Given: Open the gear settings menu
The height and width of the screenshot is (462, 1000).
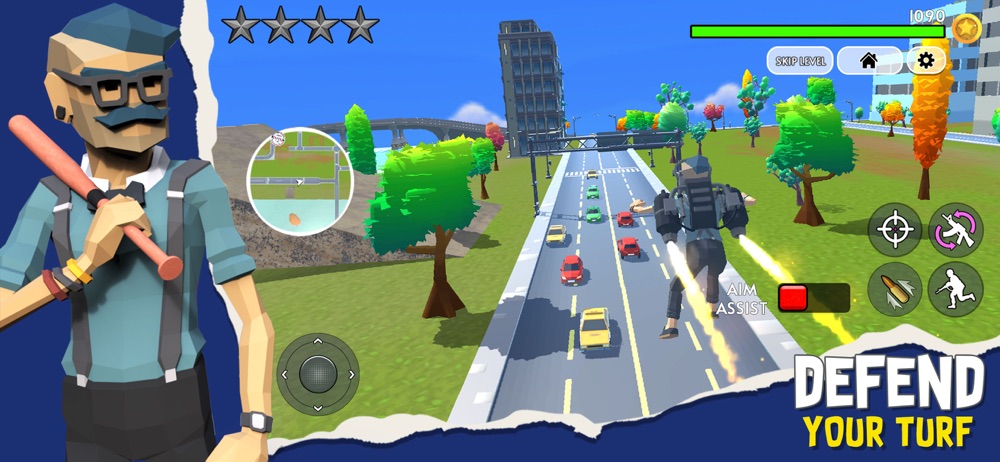Looking at the screenshot, I should (x=926, y=60).
